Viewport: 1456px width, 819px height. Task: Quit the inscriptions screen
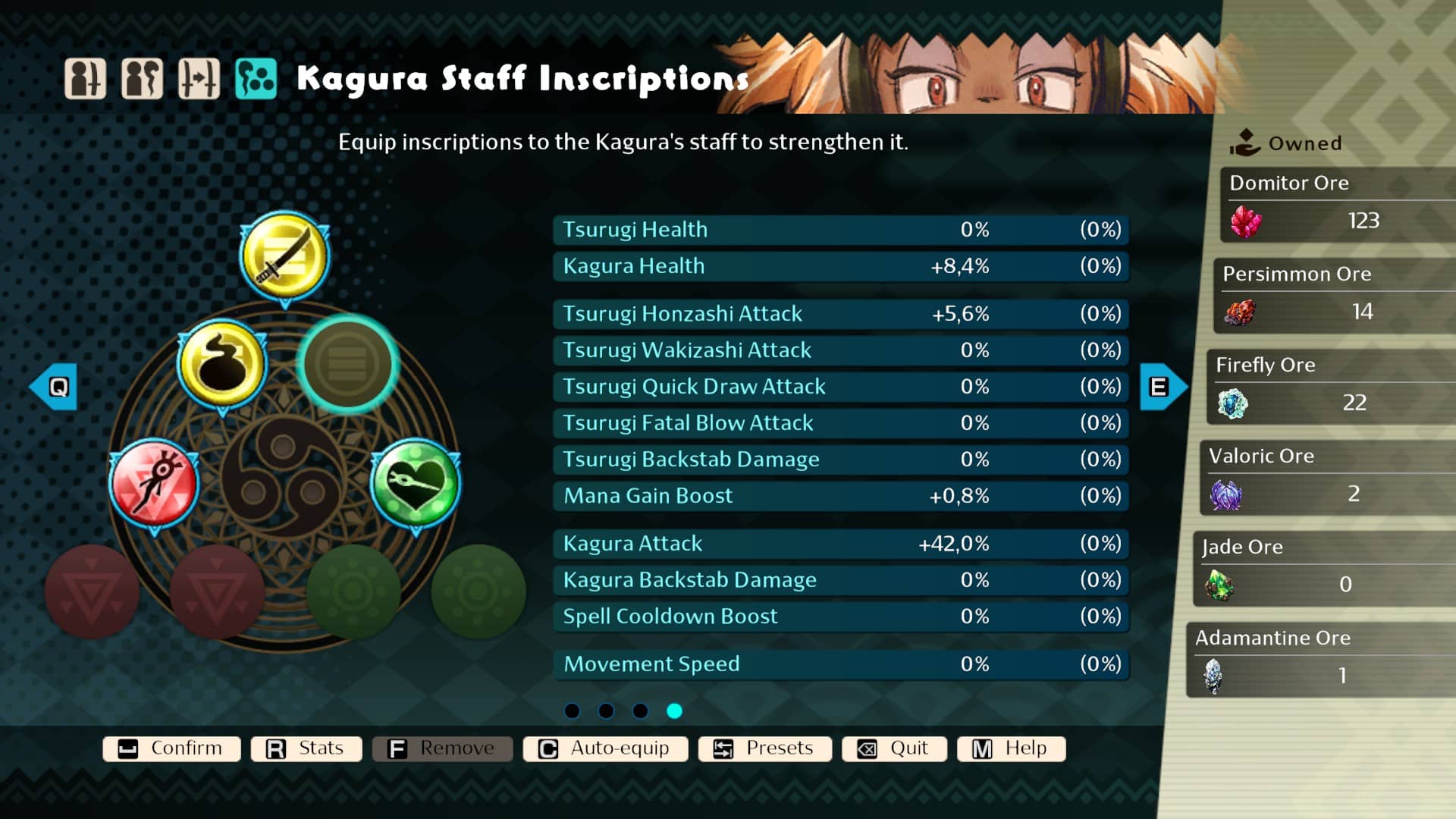[894, 748]
